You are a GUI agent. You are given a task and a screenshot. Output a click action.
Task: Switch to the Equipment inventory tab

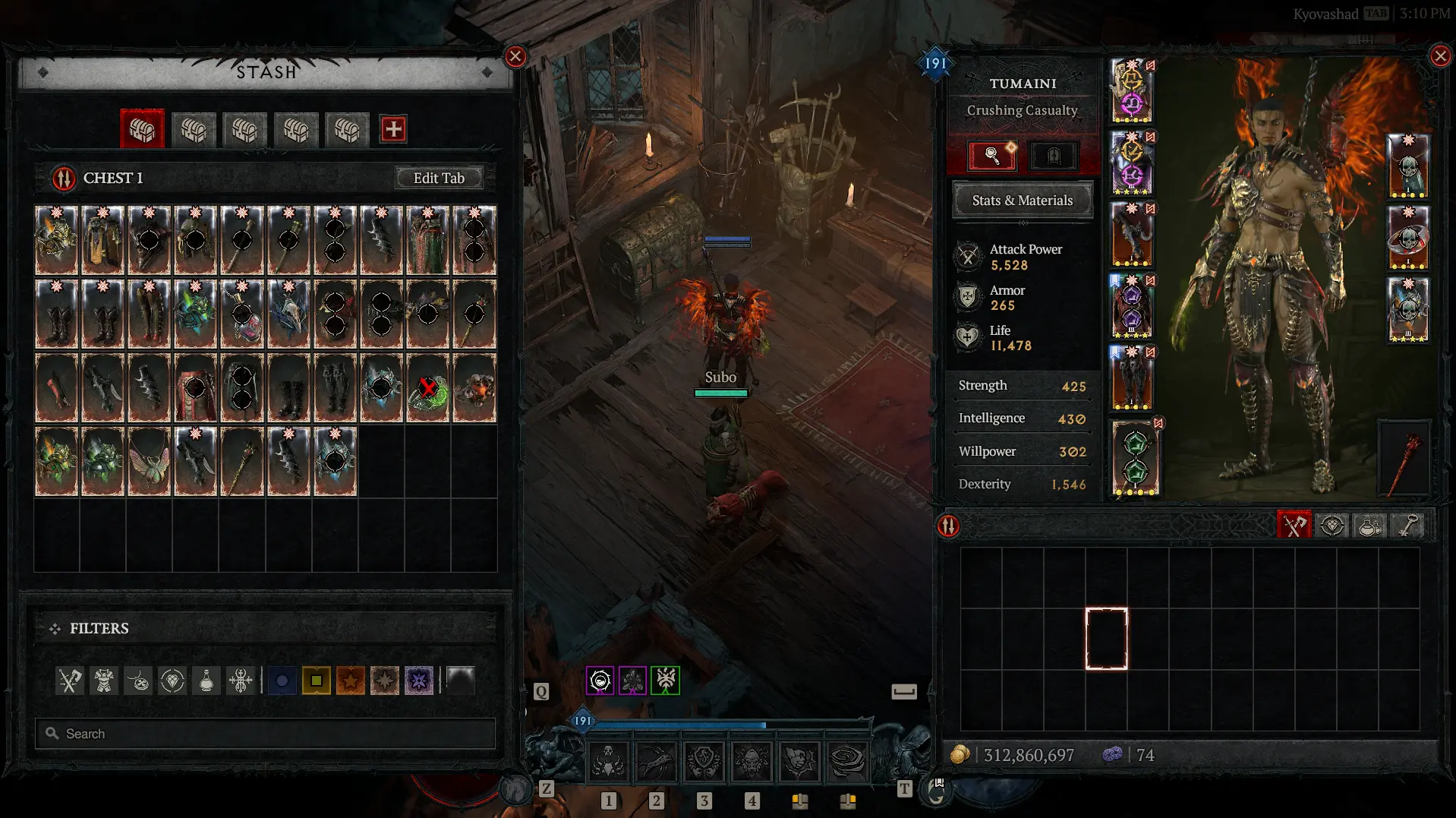(1294, 526)
